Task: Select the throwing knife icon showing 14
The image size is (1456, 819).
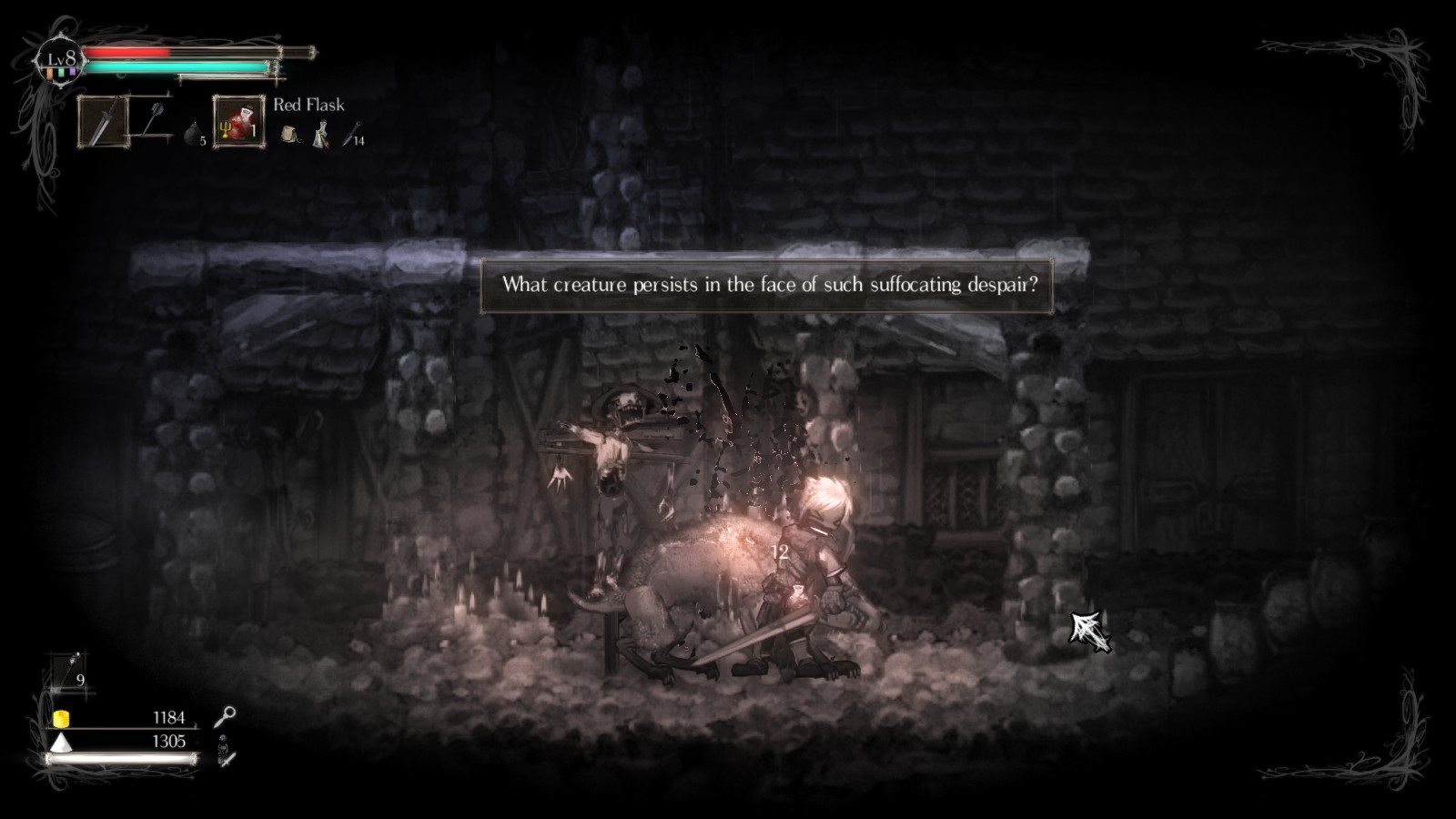Action: click(347, 136)
